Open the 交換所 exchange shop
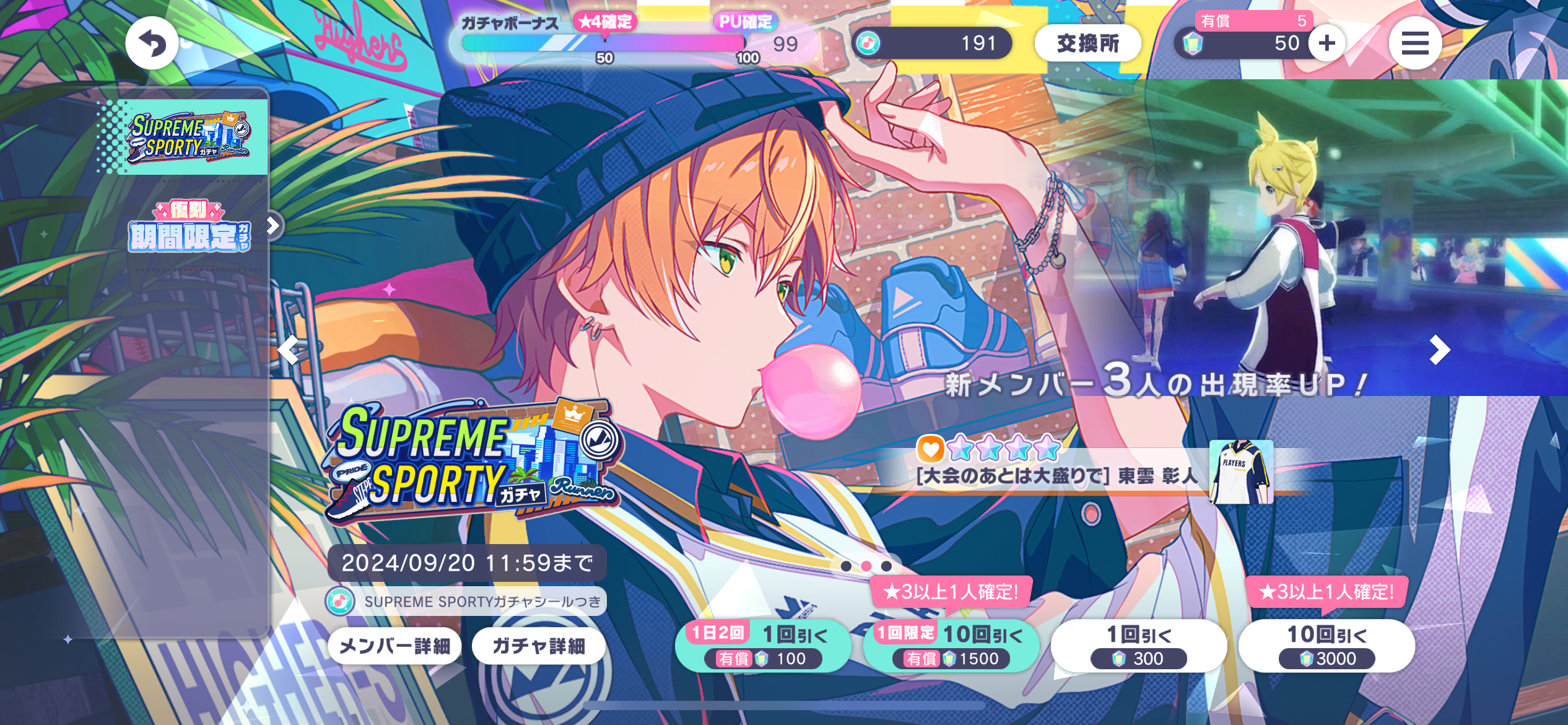 (x=1087, y=43)
